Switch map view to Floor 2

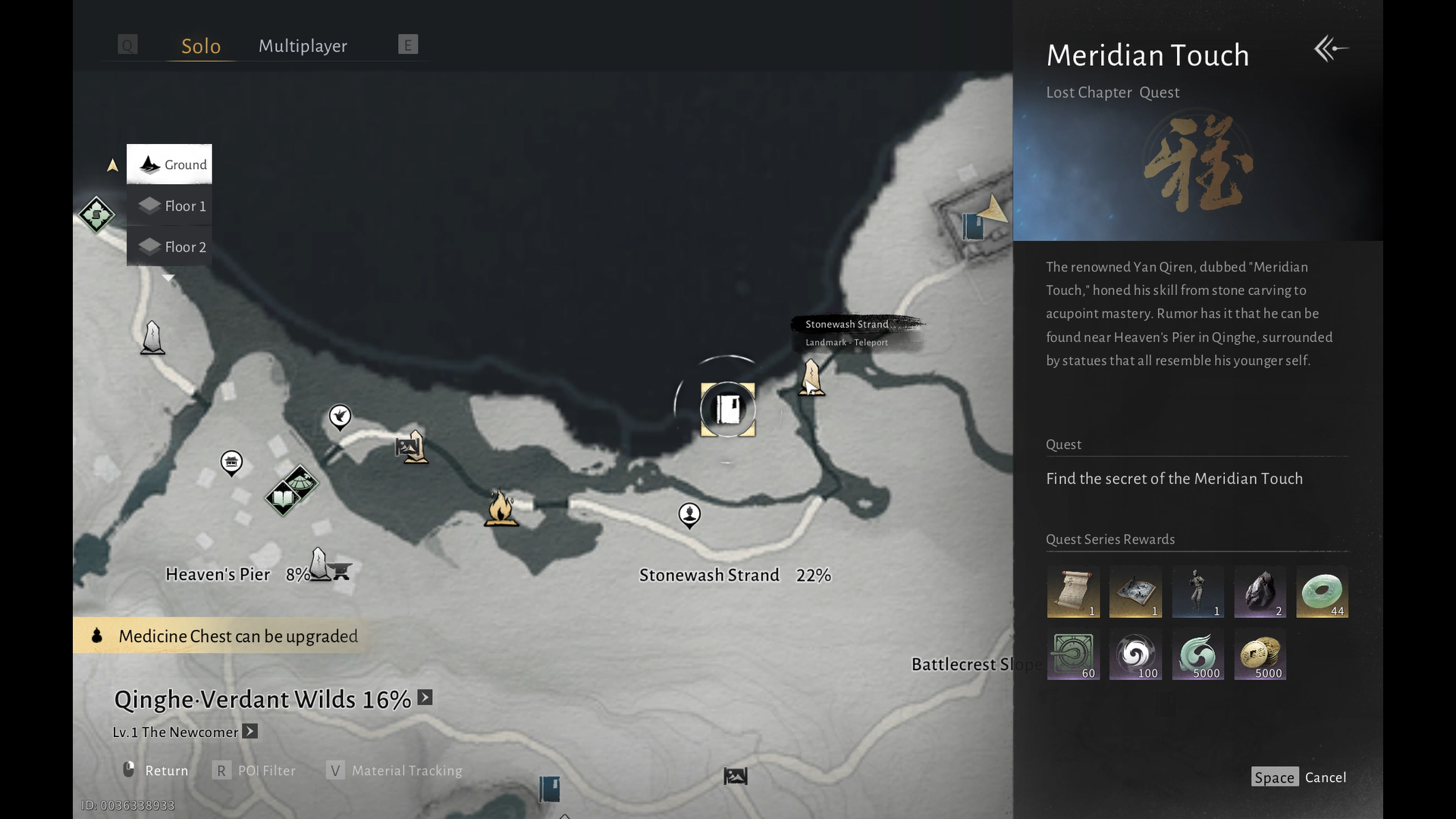[x=170, y=247]
